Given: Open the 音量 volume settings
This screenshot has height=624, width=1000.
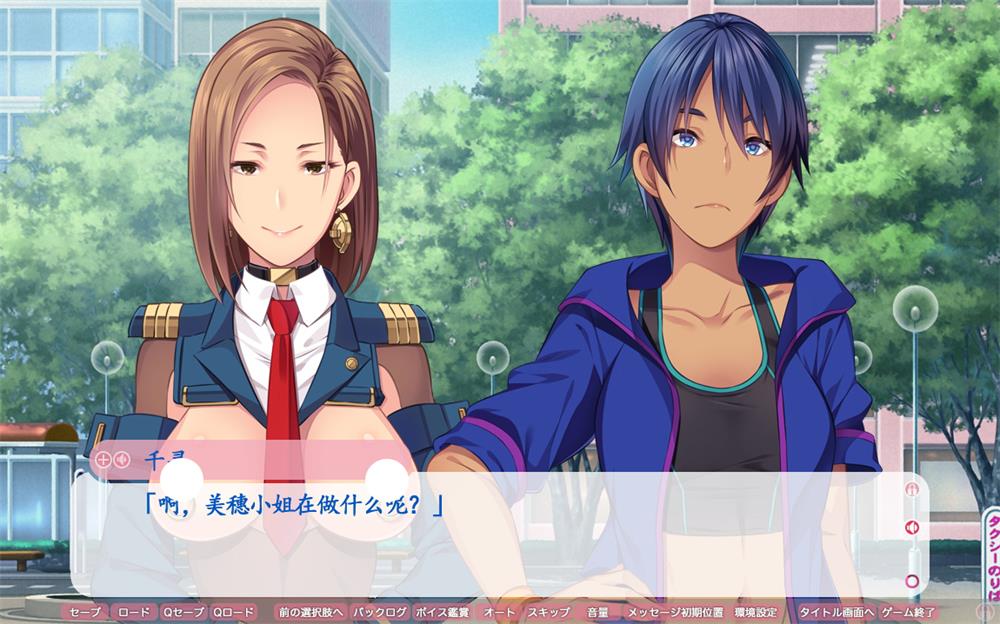Looking at the screenshot, I should (597, 611).
